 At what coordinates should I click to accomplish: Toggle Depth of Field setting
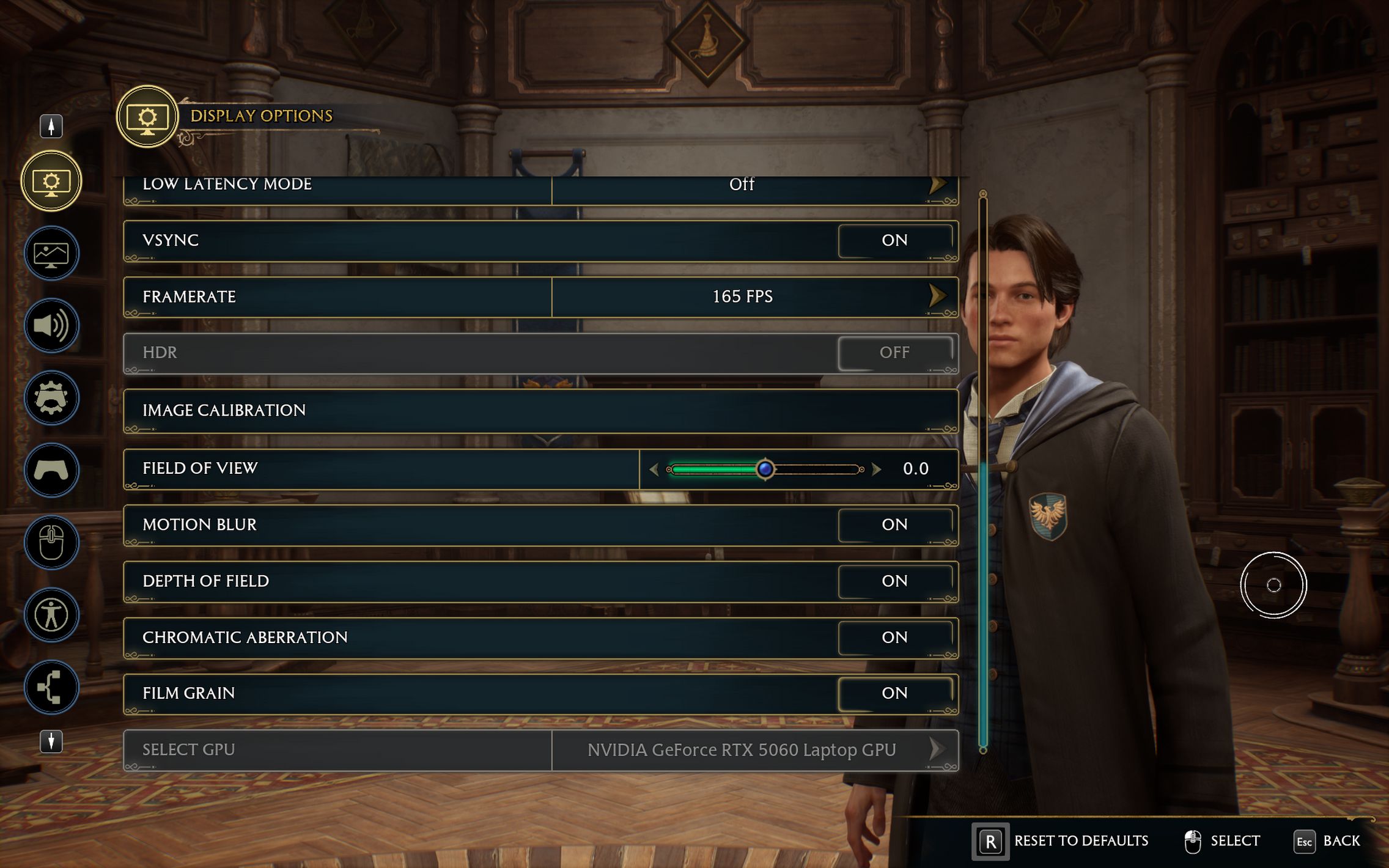click(x=894, y=581)
